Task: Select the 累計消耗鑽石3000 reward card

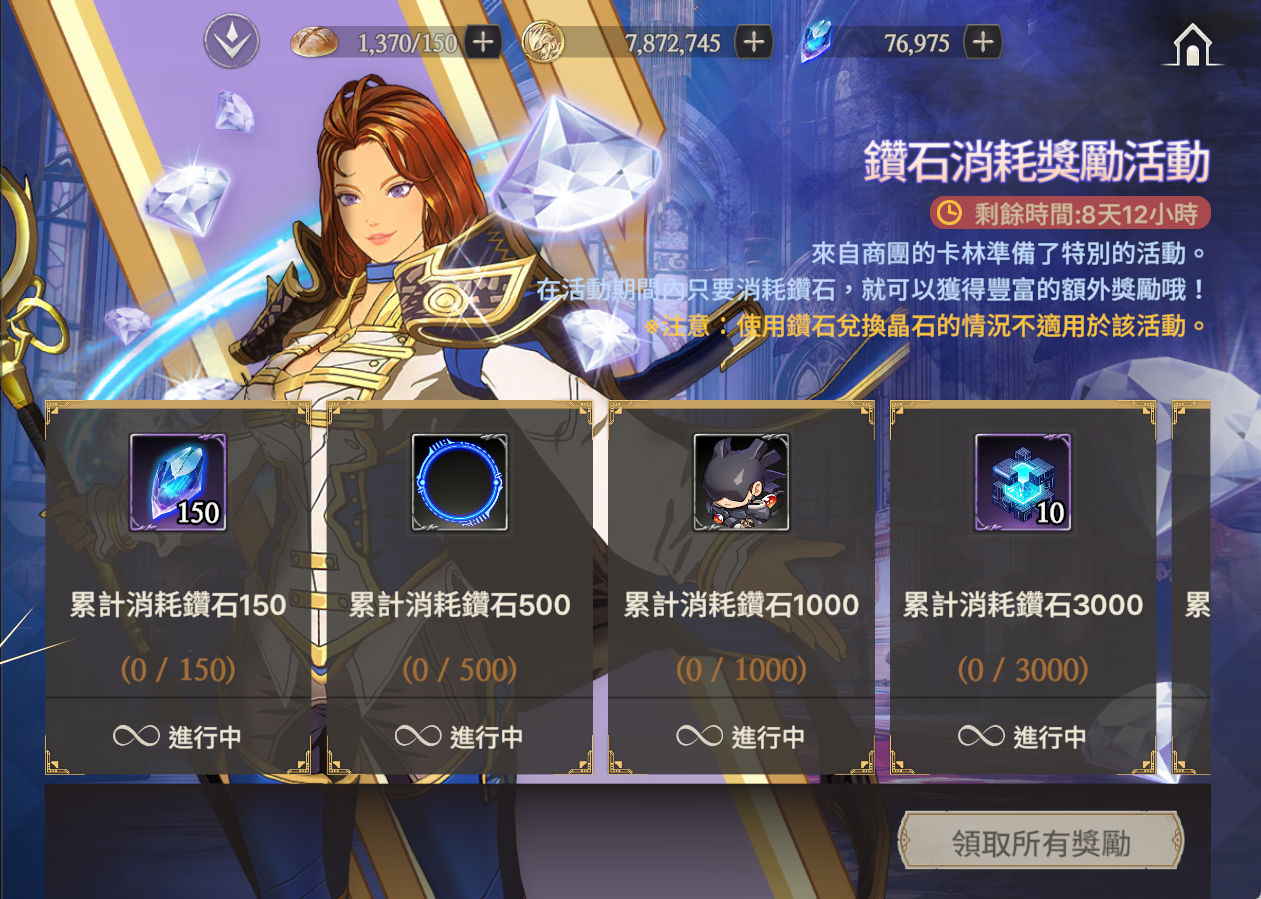Action: [x=1023, y=606]
